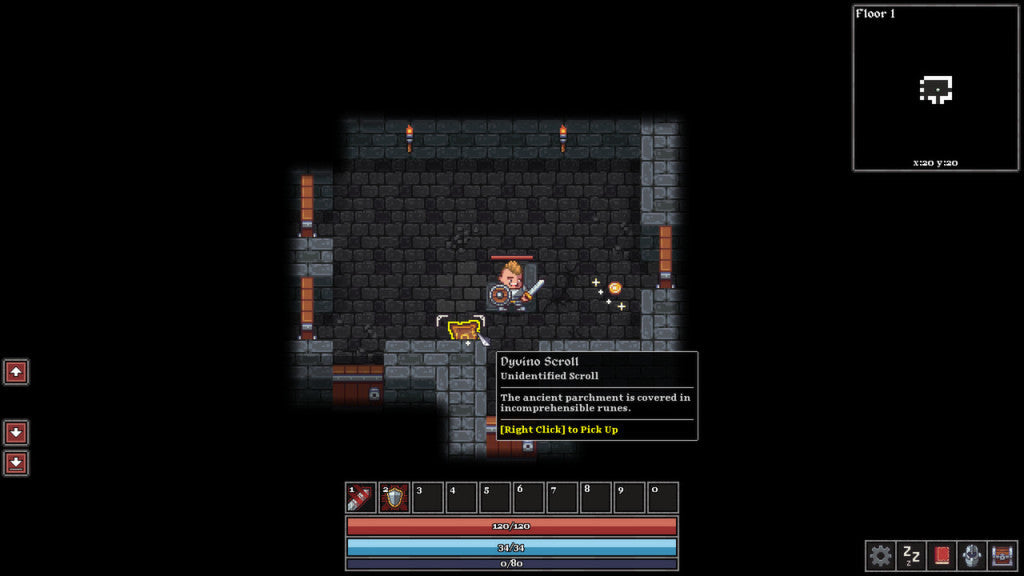Click the down arrow with underline button

(x=16, y=463)
